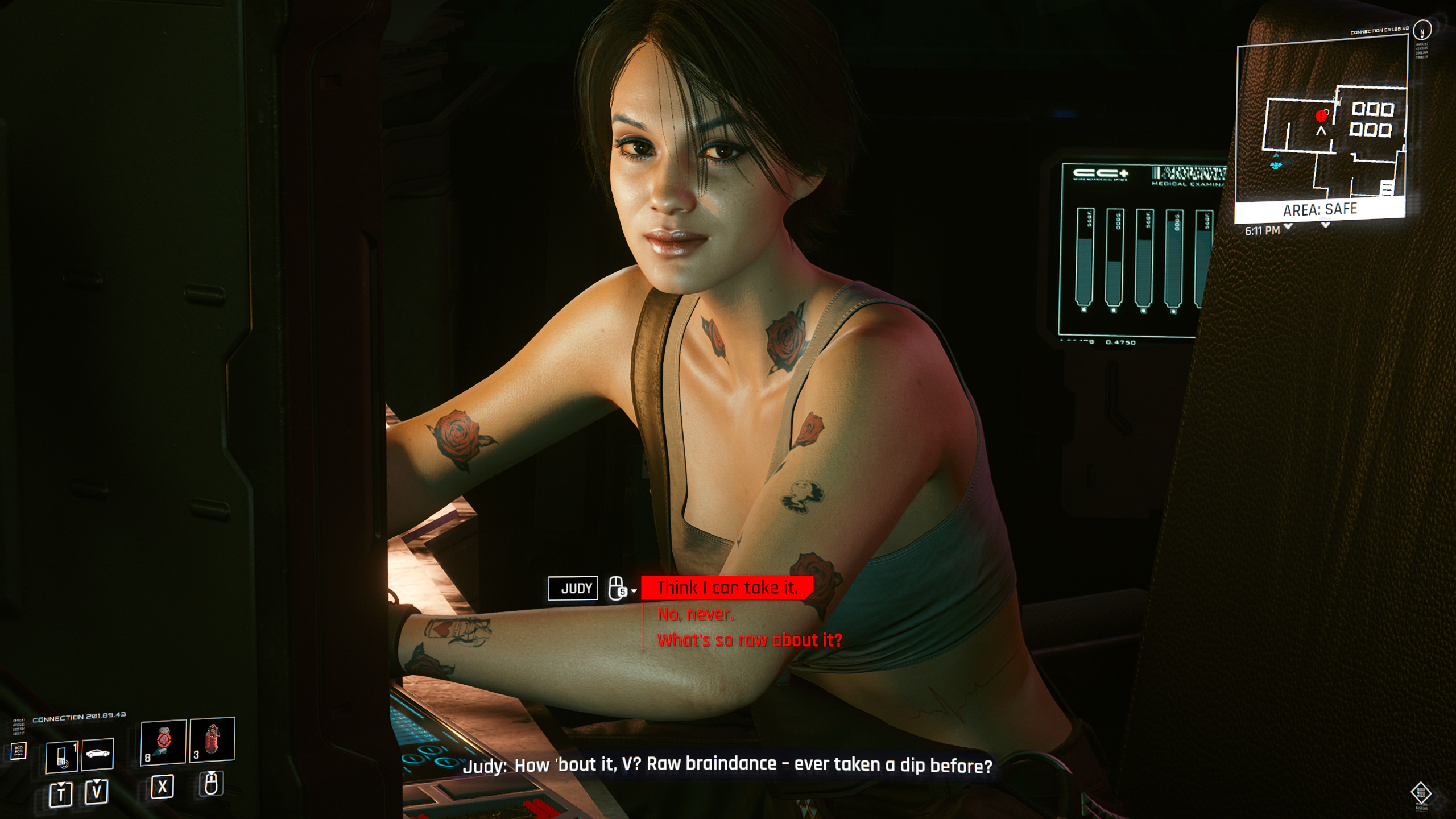Select the phone icon slot
This screenshot has height=819, width=1456.
pyautogui.click(x=61, y=756)
